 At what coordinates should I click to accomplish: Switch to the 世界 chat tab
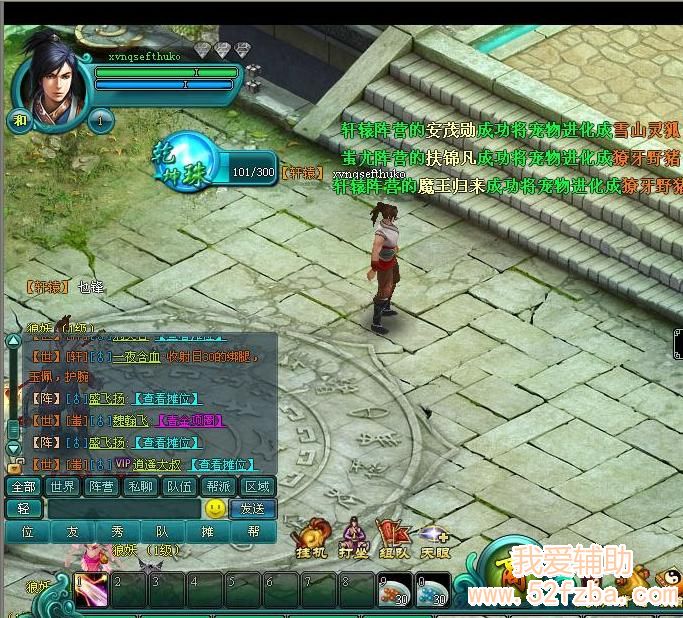[x=63, y=487]
